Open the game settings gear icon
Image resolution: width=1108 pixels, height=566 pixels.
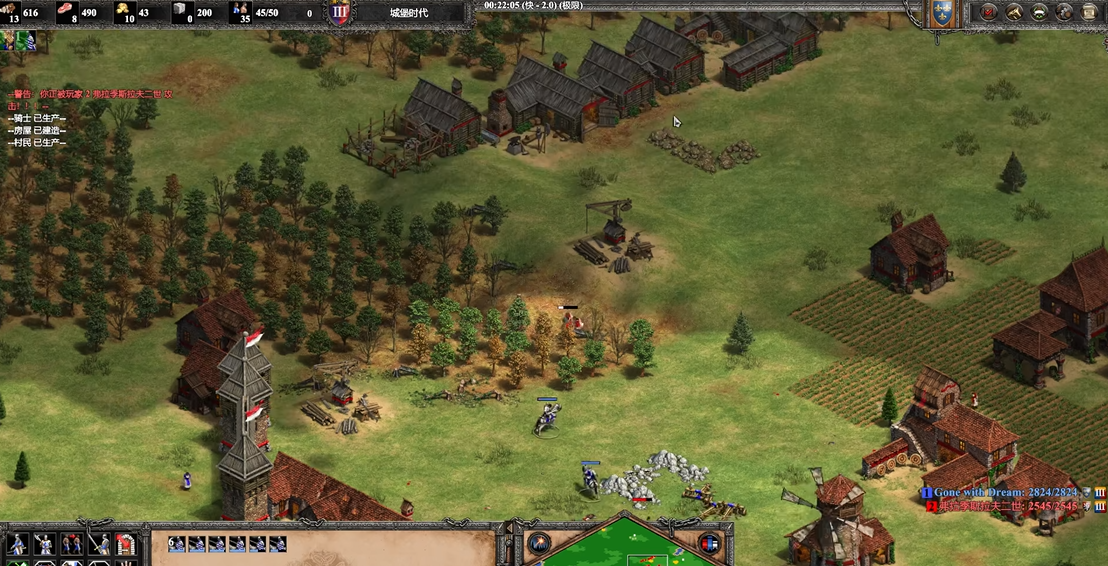pyautogui.click(x=1064, y=12)
